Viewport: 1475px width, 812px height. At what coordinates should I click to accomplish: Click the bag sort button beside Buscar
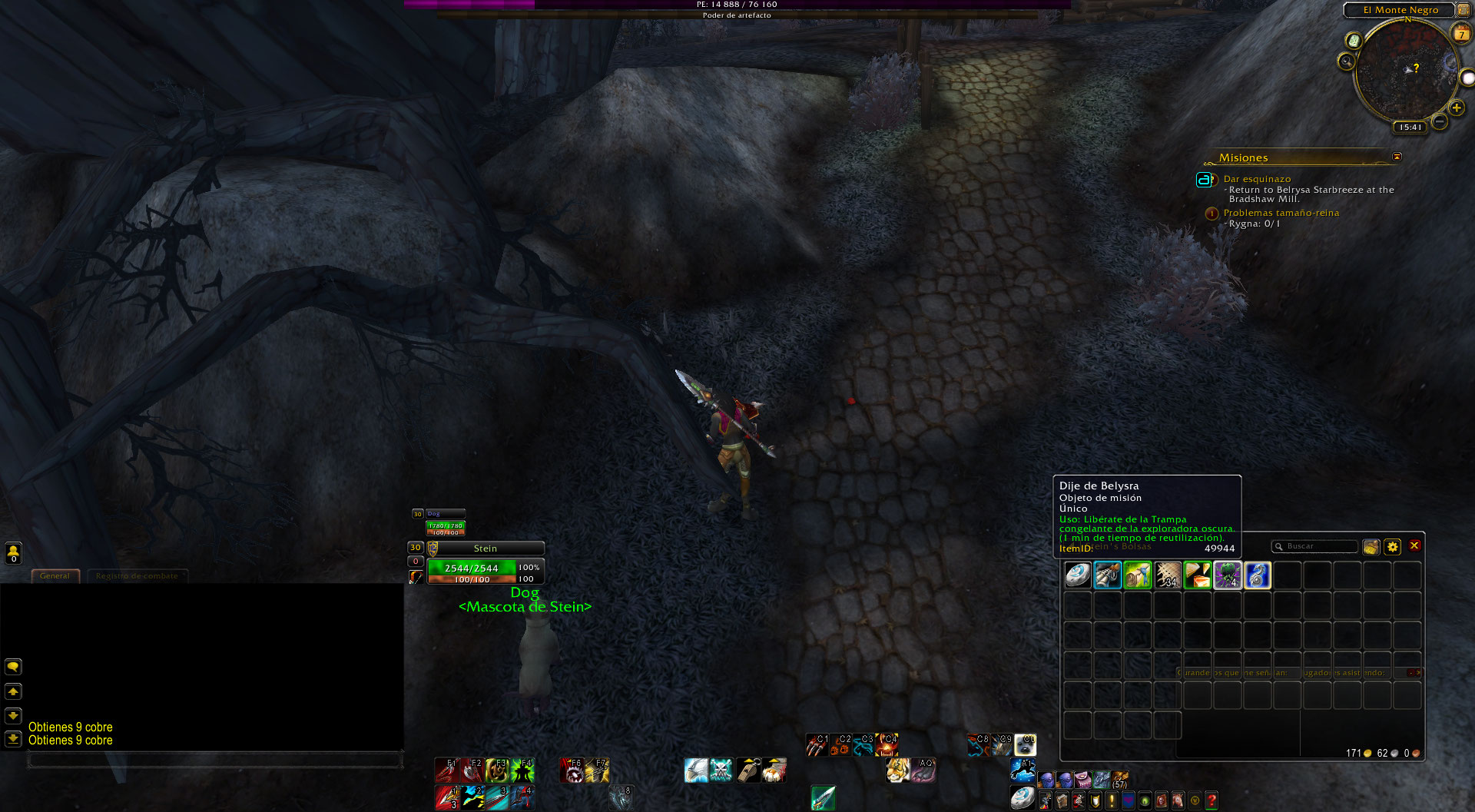(x=1371, y=546)
